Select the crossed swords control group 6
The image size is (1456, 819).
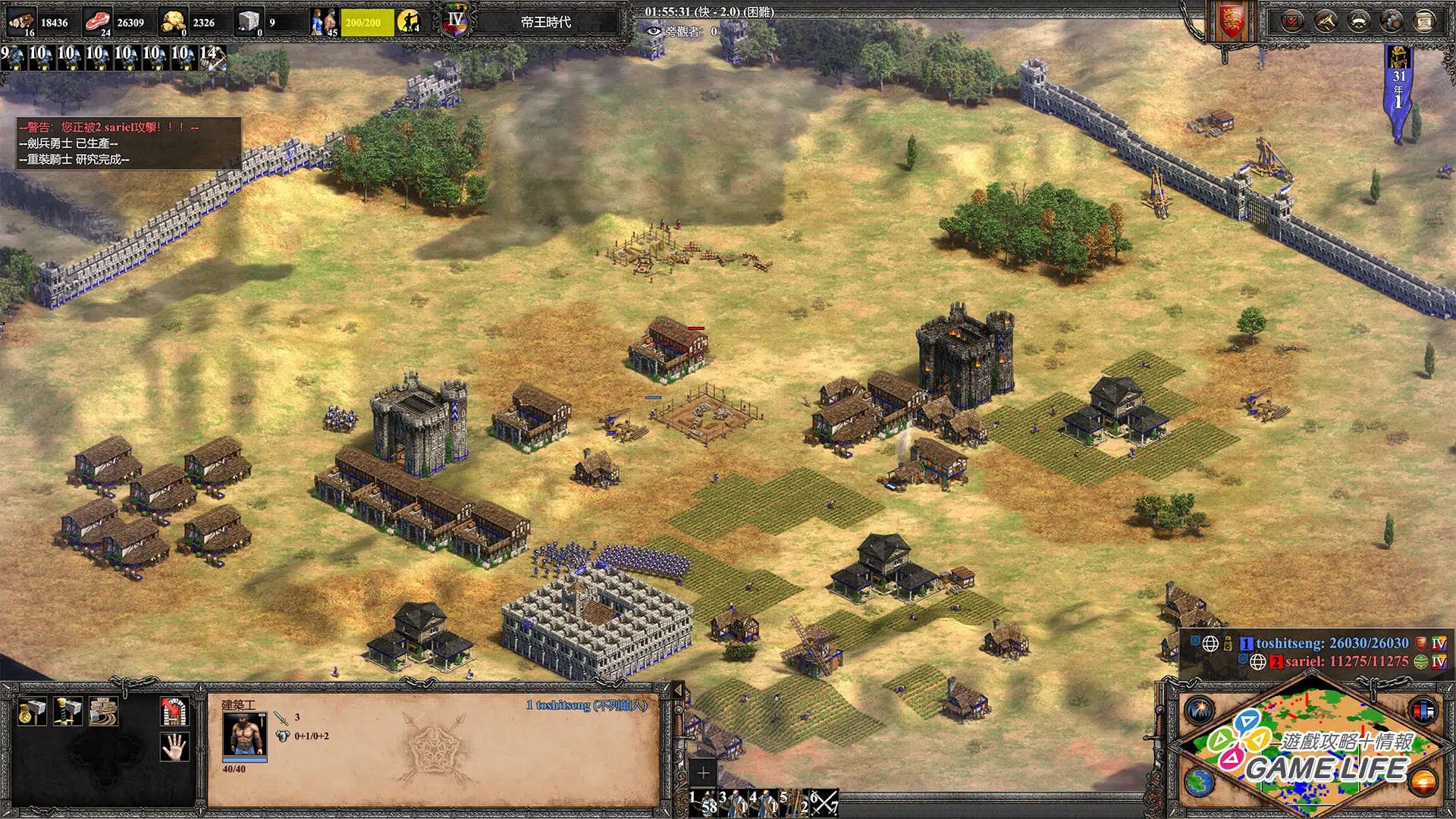[x=824, y=802]
